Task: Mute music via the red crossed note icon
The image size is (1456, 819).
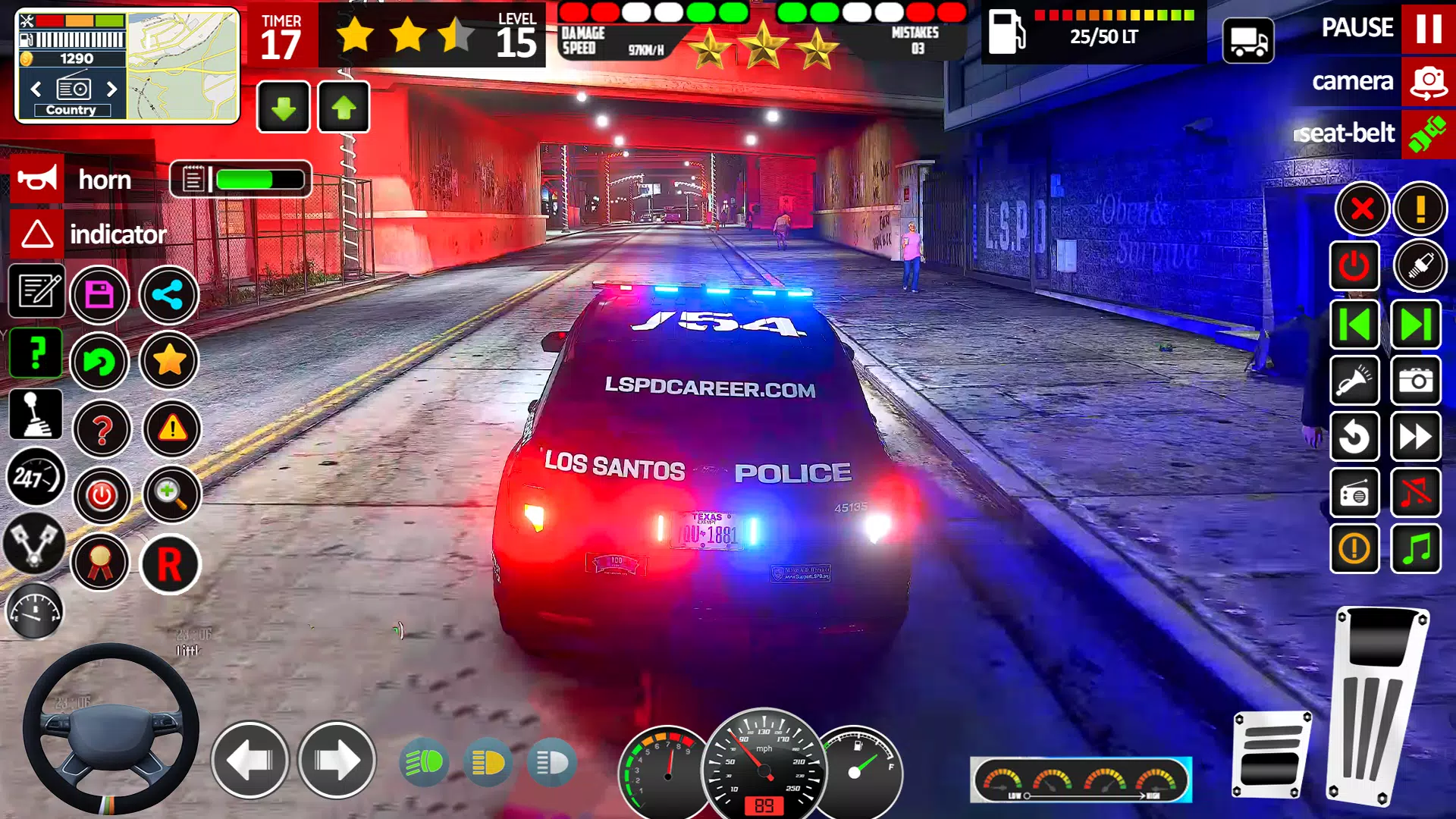Action: (x=1416, y=494)
